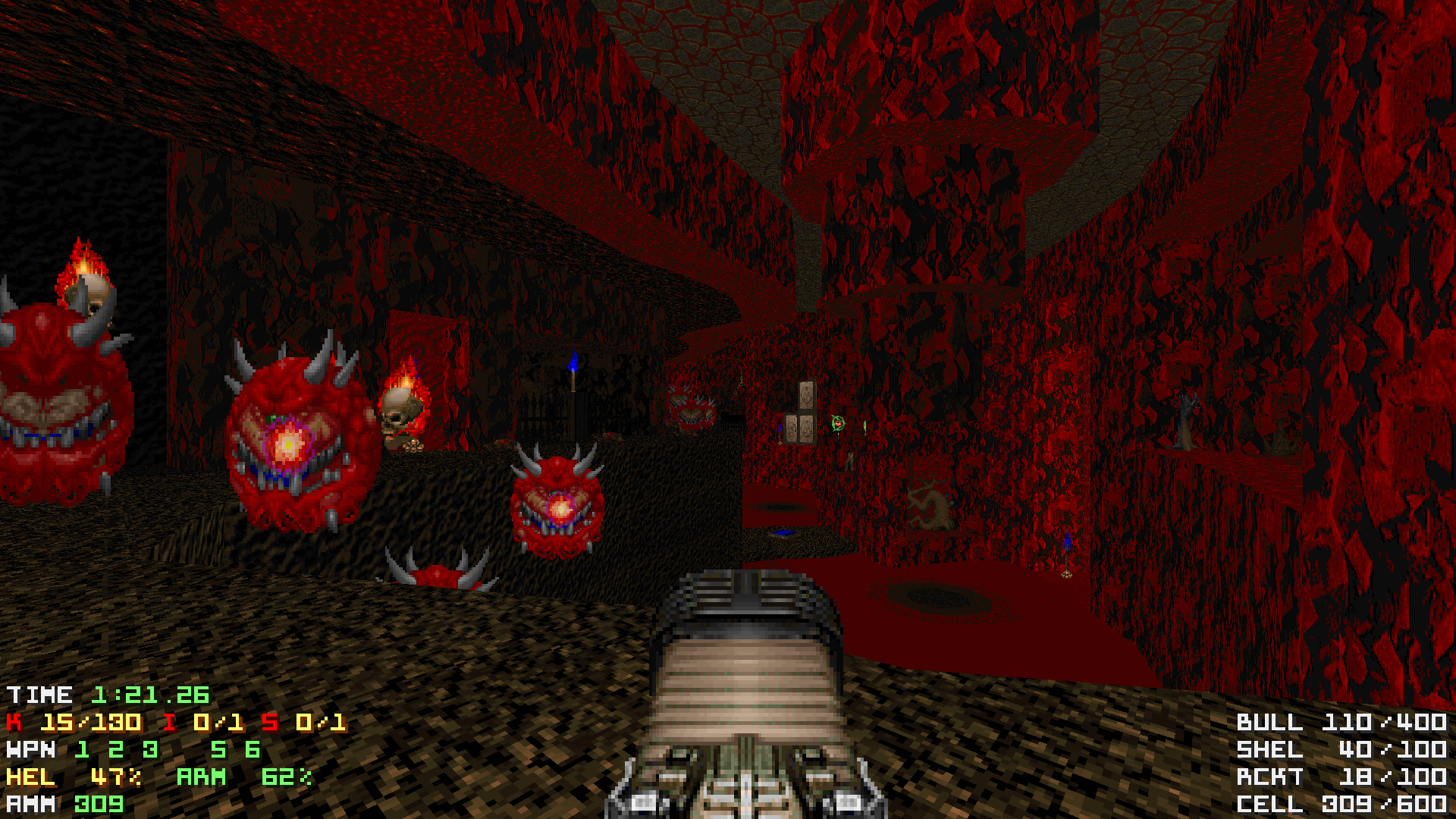
Task: Click the lower-left pentagram panel on the switch wall
Action: (x=792, y=428)
